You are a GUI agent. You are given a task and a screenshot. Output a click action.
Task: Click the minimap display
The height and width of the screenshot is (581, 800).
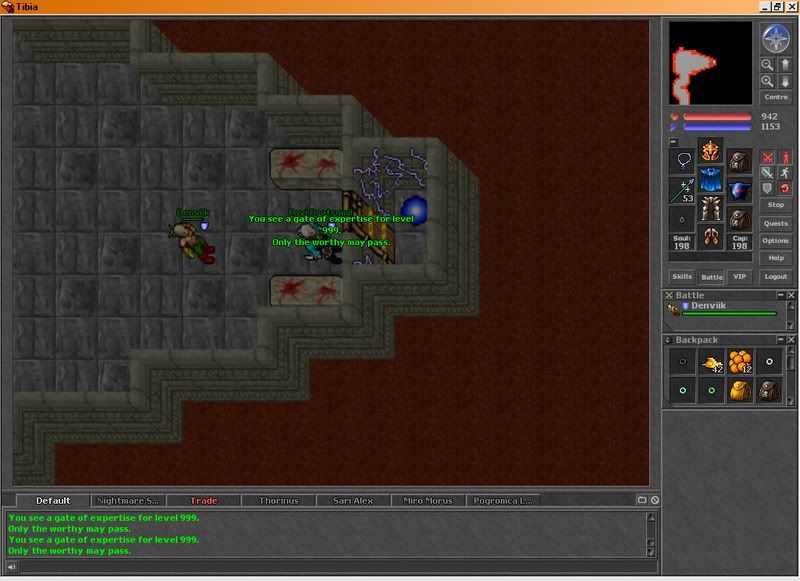tap(710, 63)
